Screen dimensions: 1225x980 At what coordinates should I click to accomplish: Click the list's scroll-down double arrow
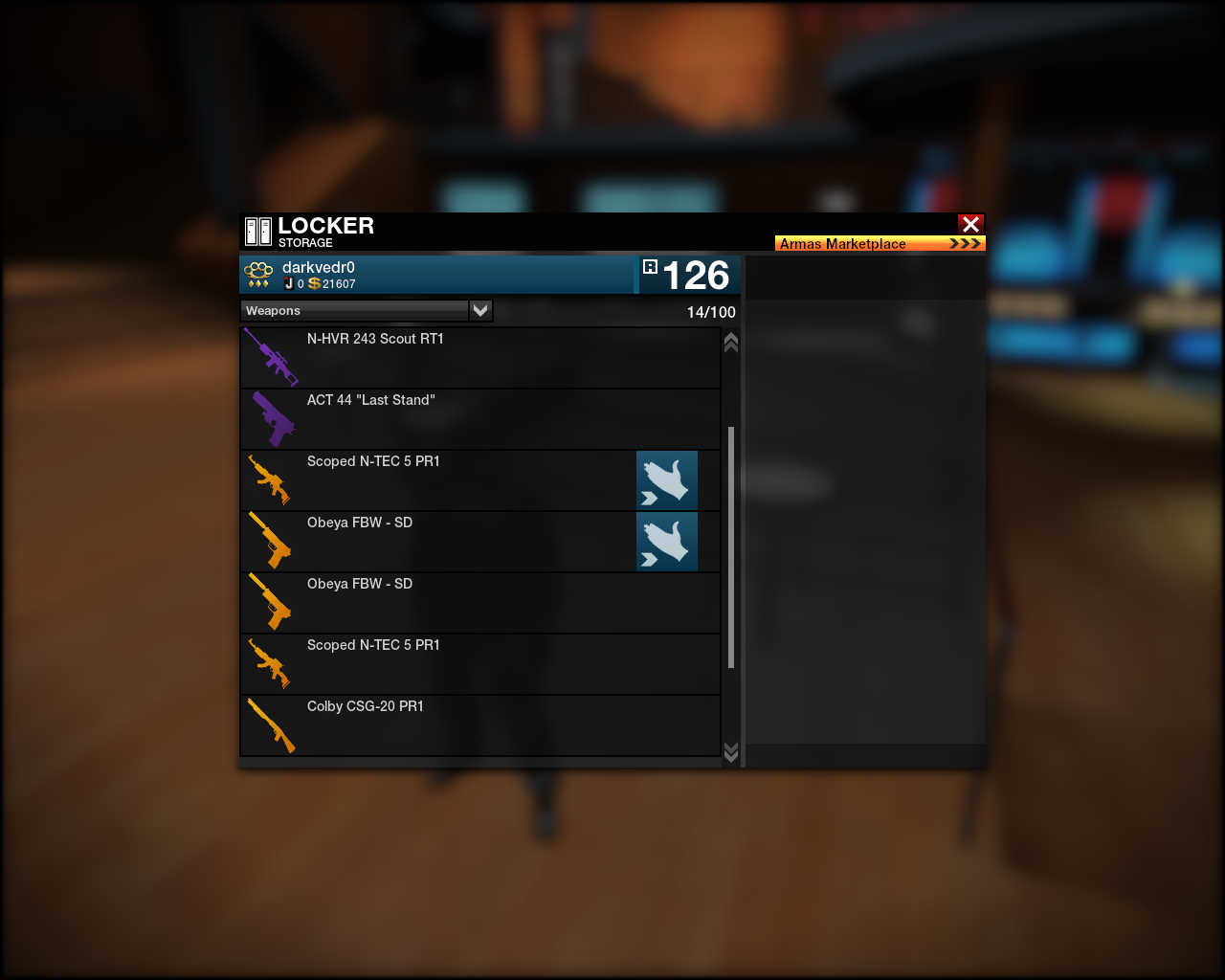click(x=731, y=752)
